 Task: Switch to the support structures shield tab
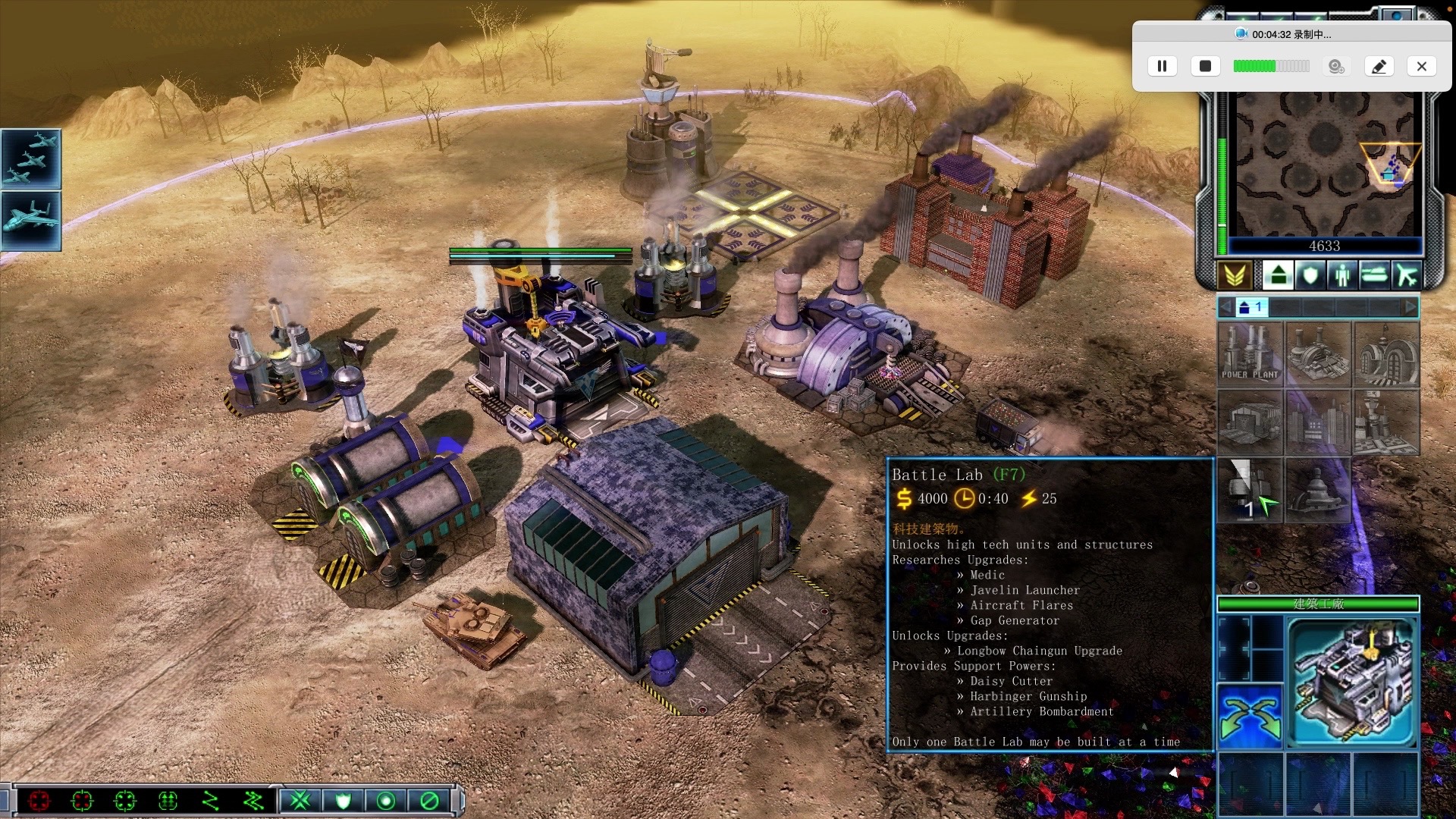[x=1310, y=275]
